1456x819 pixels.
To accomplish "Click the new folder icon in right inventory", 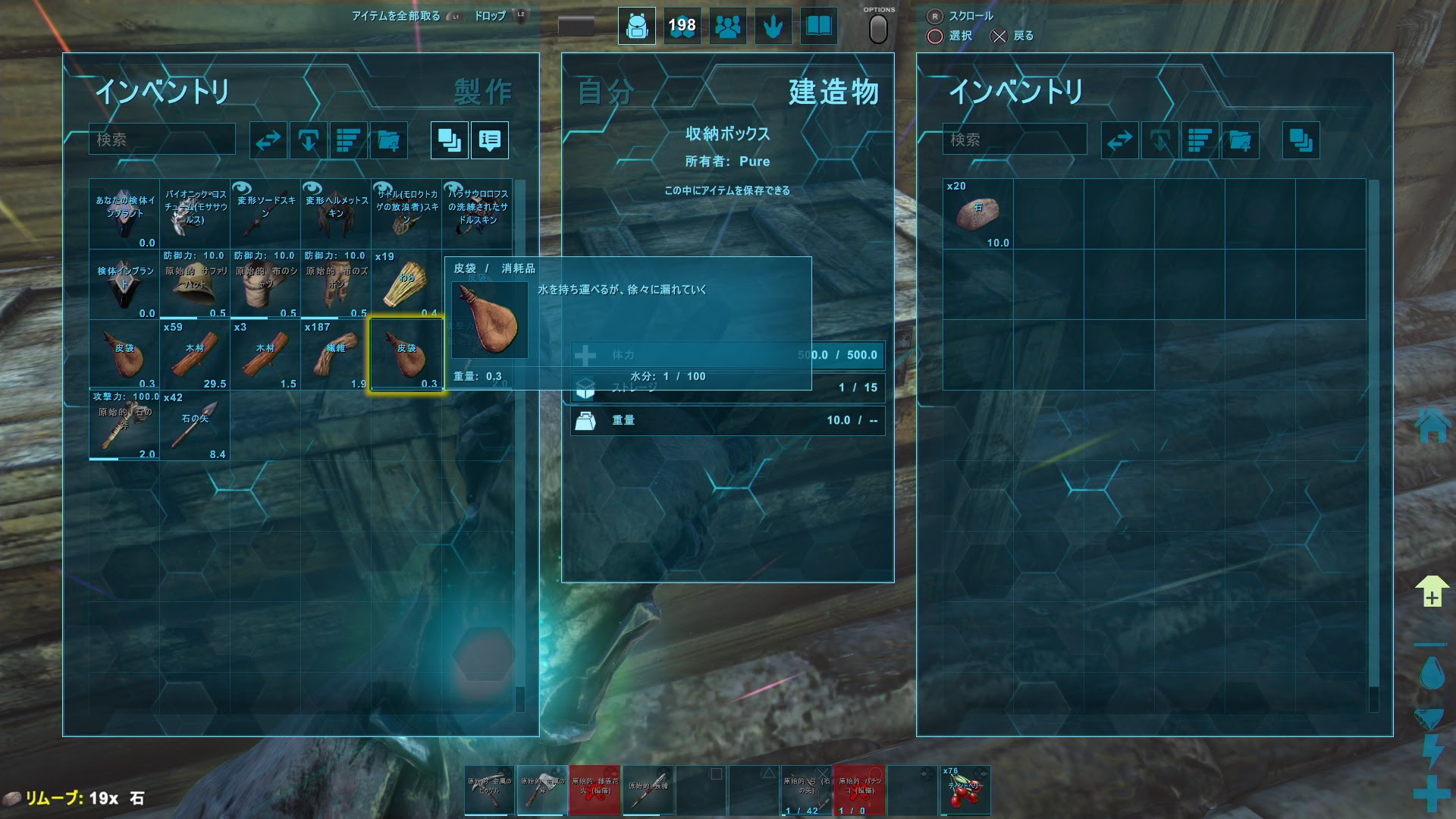I will pos(1241,140).
